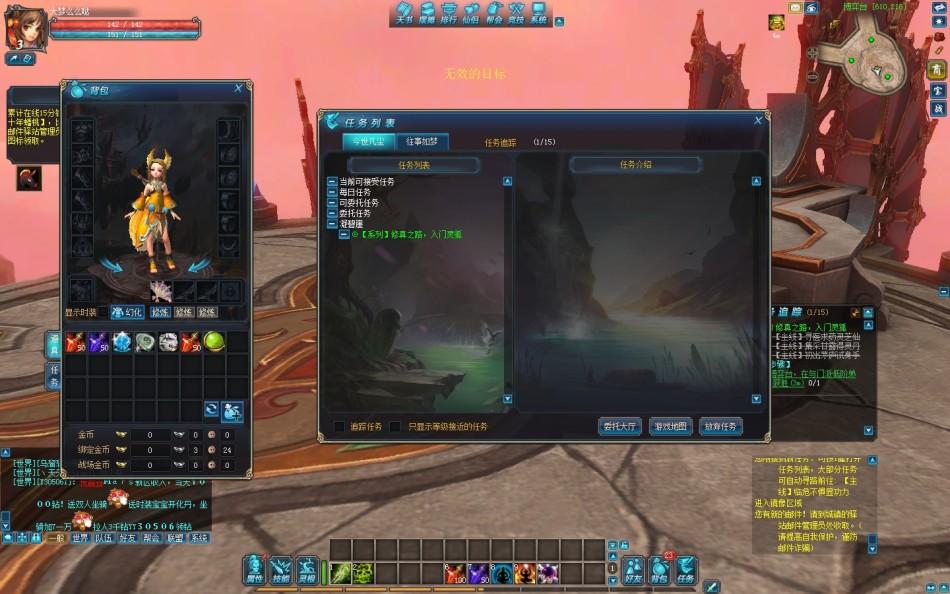Open the 技能 skills panel
This screenshot has height=594, width=950.
pyautogui.click(x=281, y=568)
